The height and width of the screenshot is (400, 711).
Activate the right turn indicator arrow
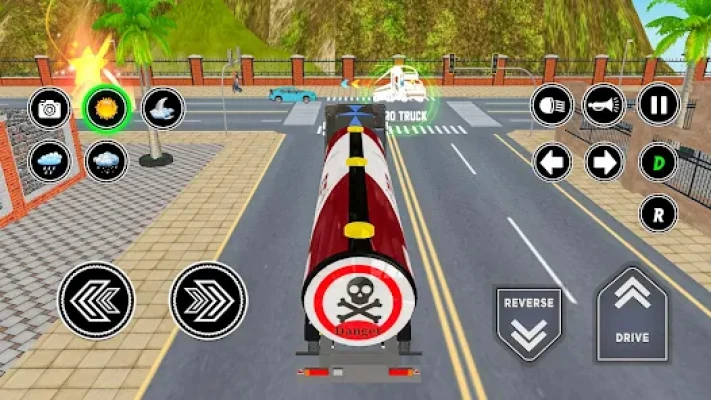(604, 161)
